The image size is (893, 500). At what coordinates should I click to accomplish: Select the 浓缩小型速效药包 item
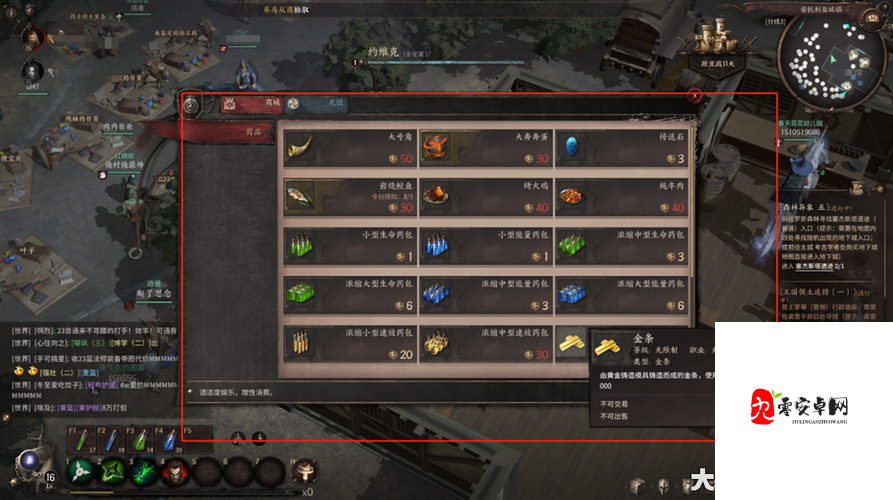point(348,343)
